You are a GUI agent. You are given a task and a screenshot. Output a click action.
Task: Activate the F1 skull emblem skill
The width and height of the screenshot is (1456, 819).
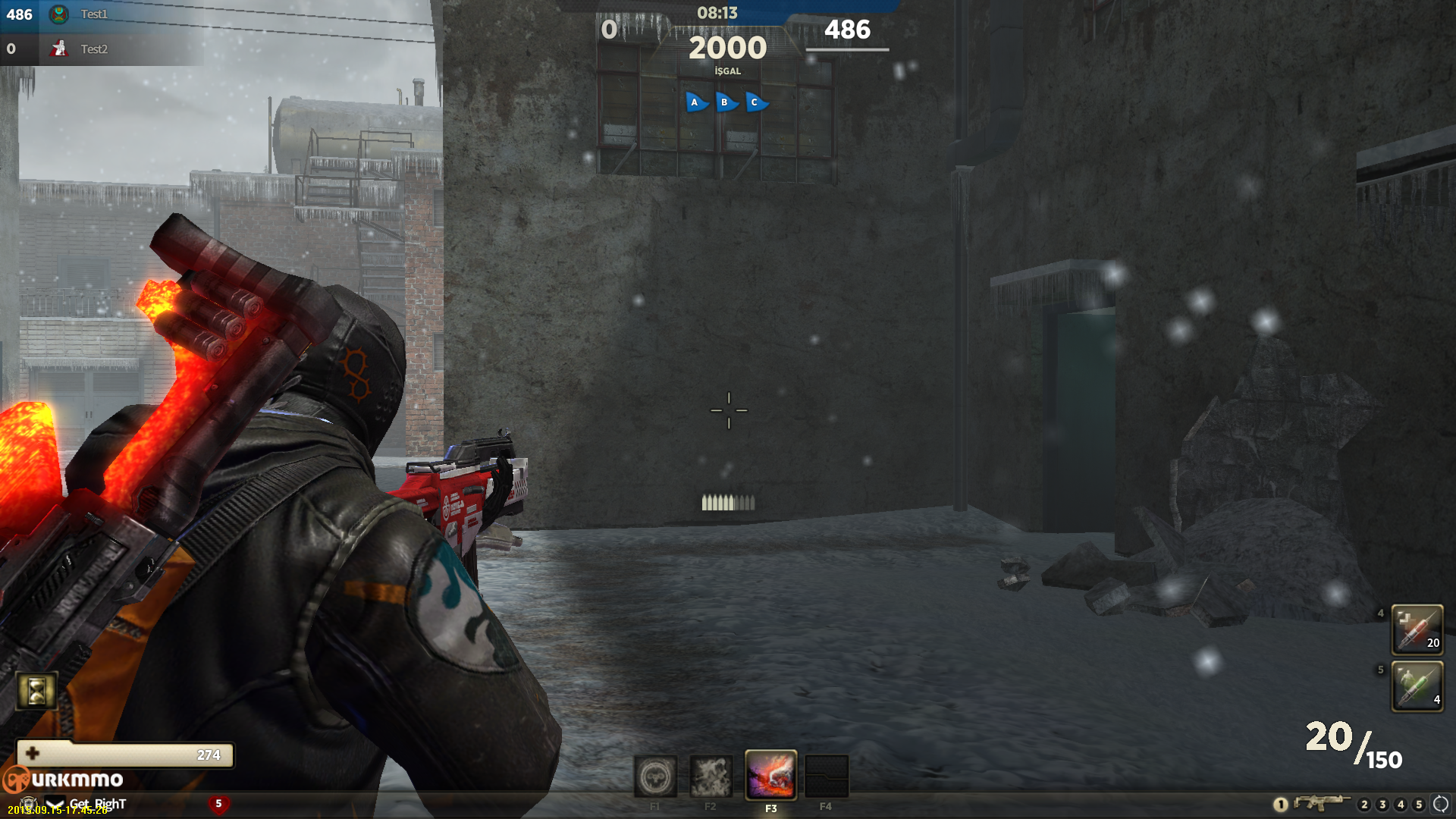[655, 777]
